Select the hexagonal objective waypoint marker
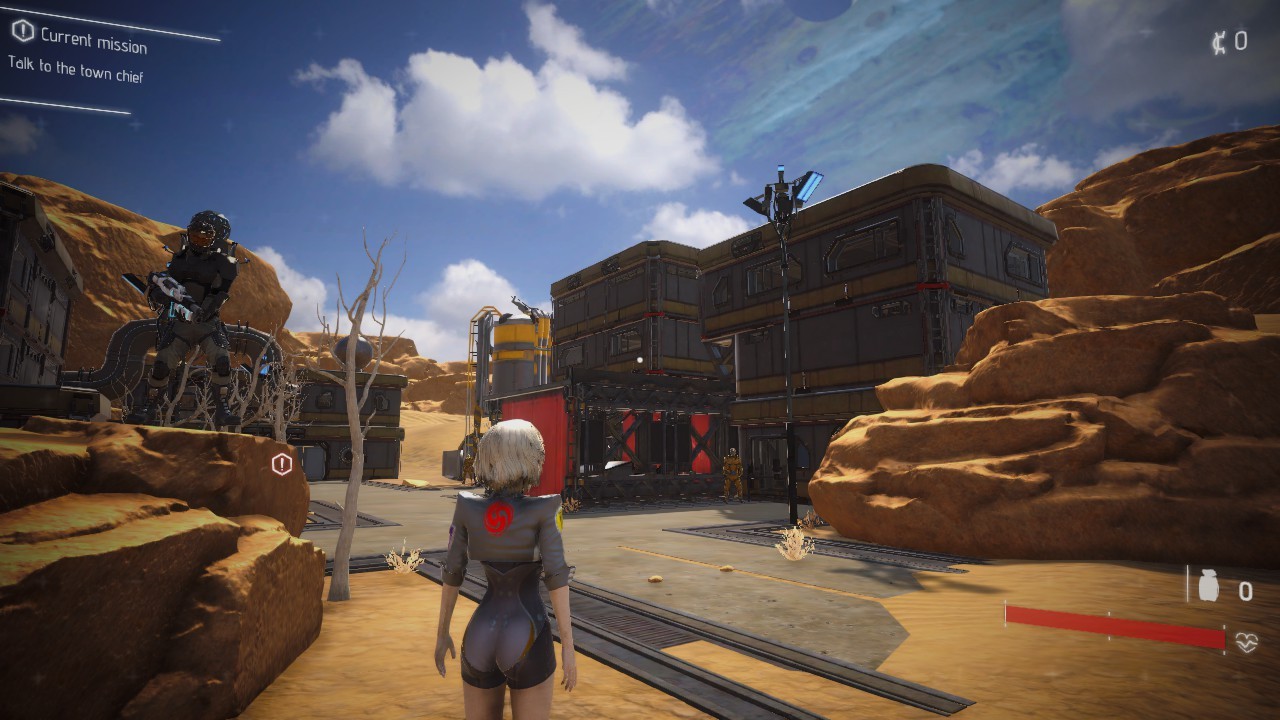 (x=282, y=464)
